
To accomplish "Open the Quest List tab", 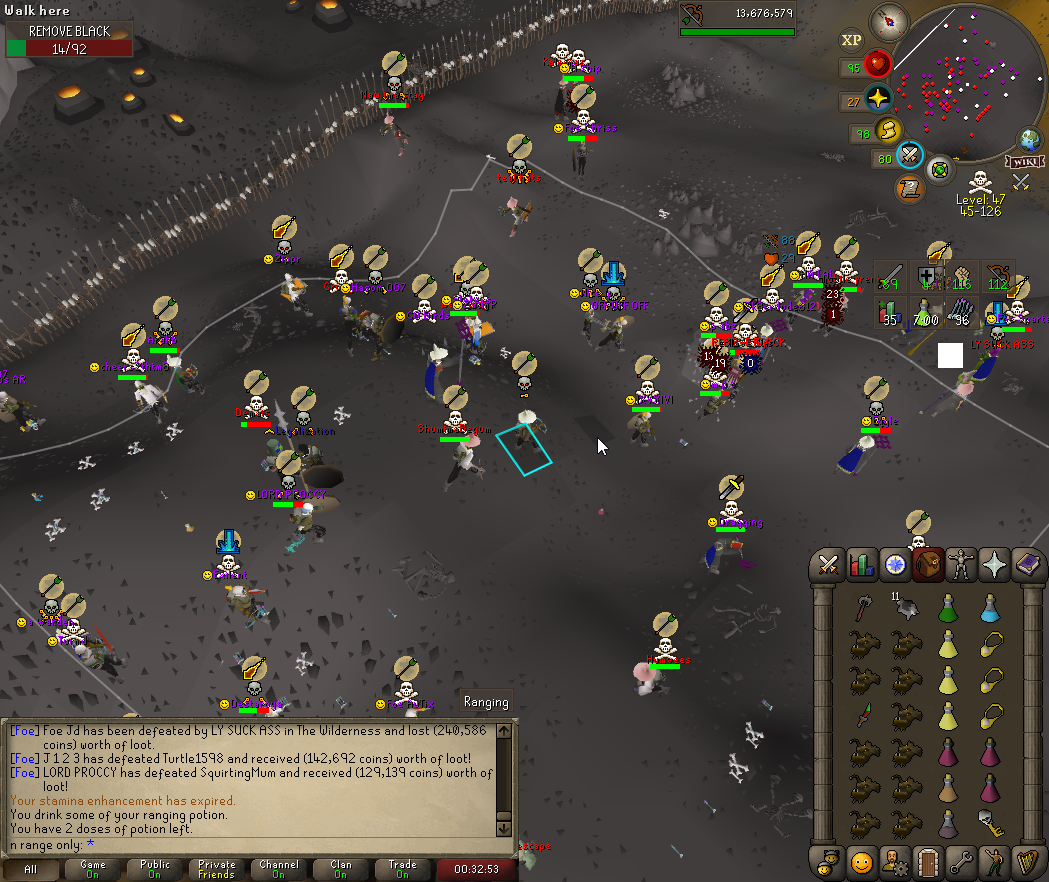I will click(894, 563).
